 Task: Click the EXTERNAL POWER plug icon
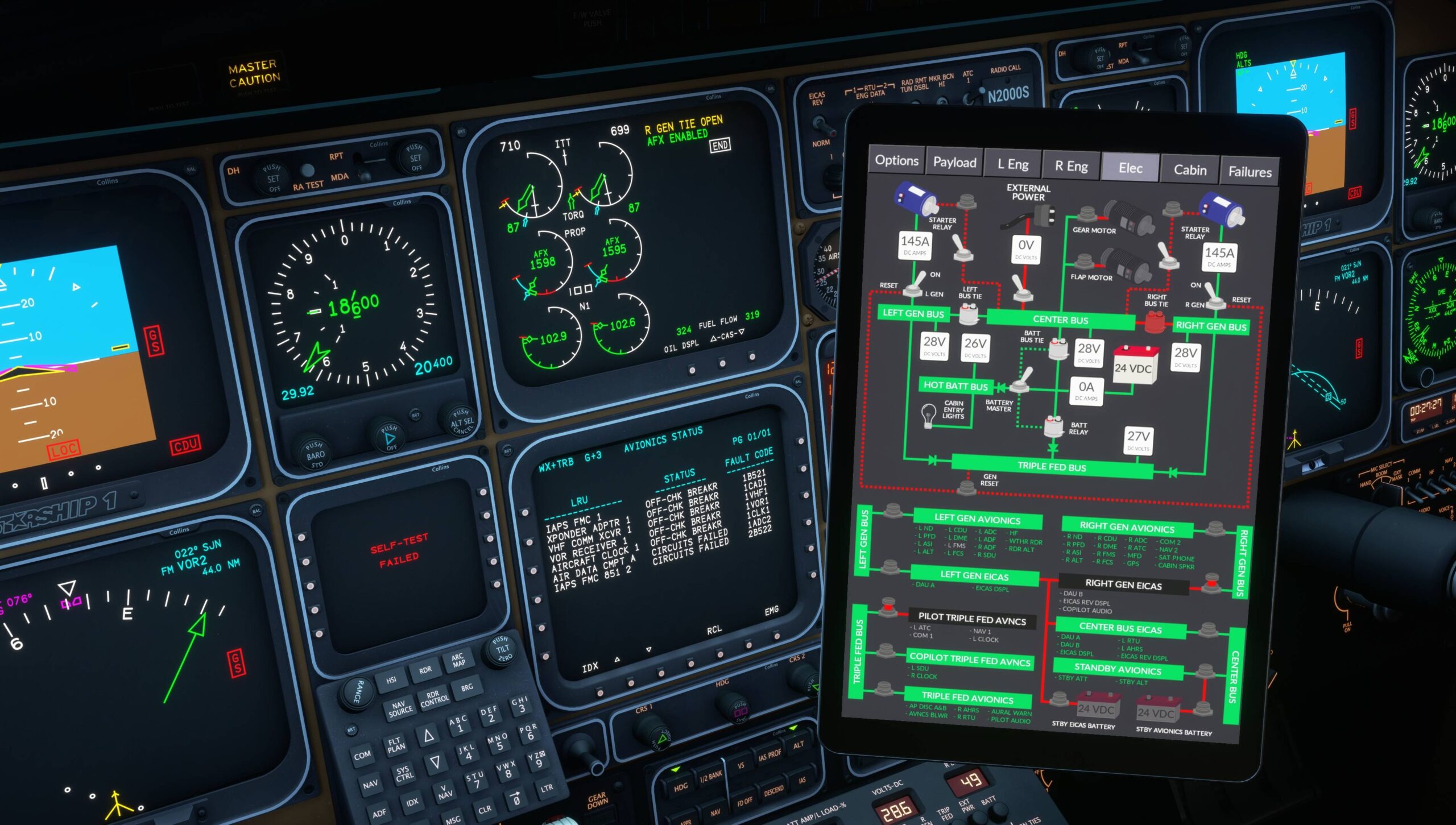tap(1045, 215)
